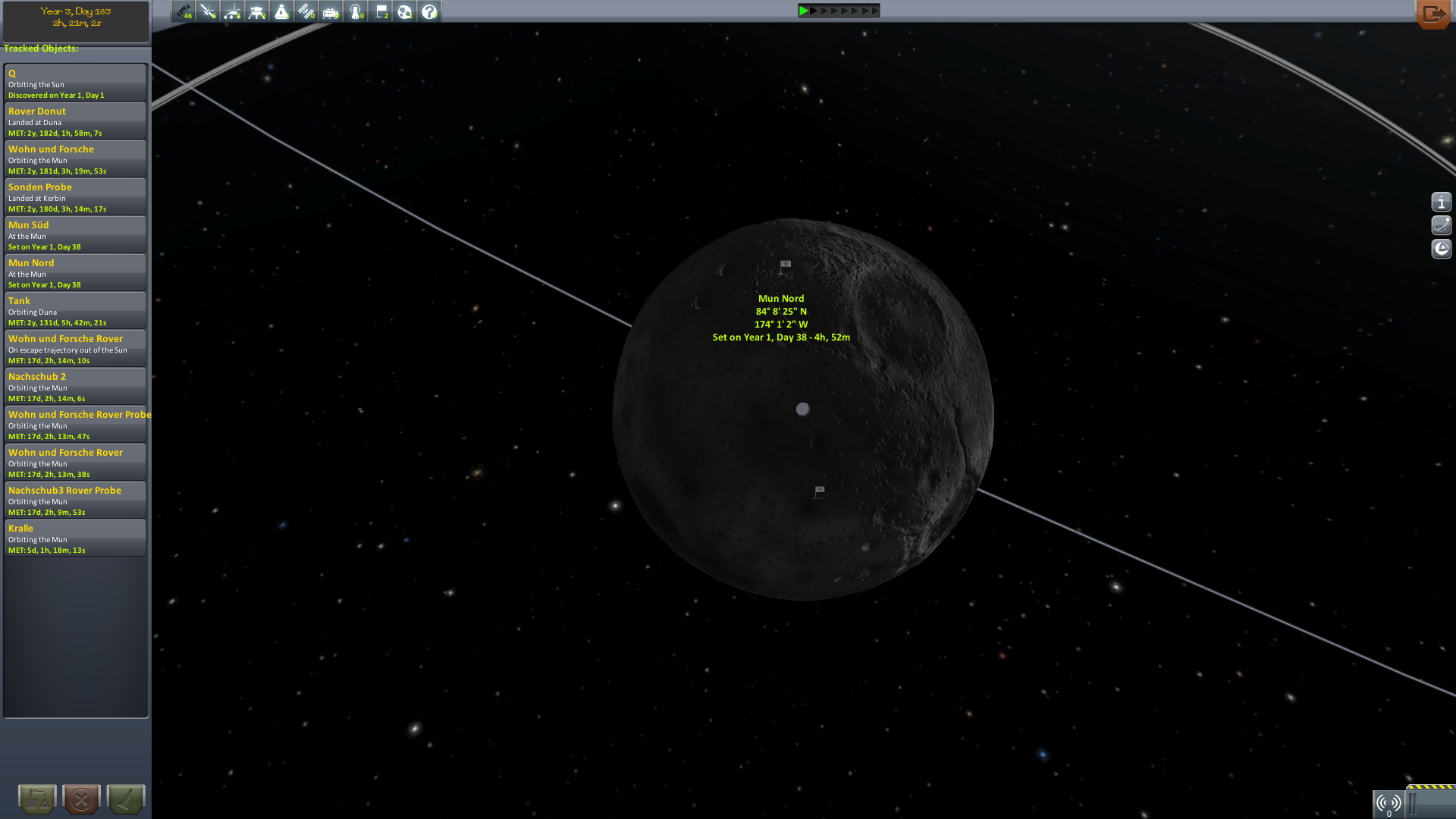Open the info panel button
The image size is (1456, 819).
1441,202
